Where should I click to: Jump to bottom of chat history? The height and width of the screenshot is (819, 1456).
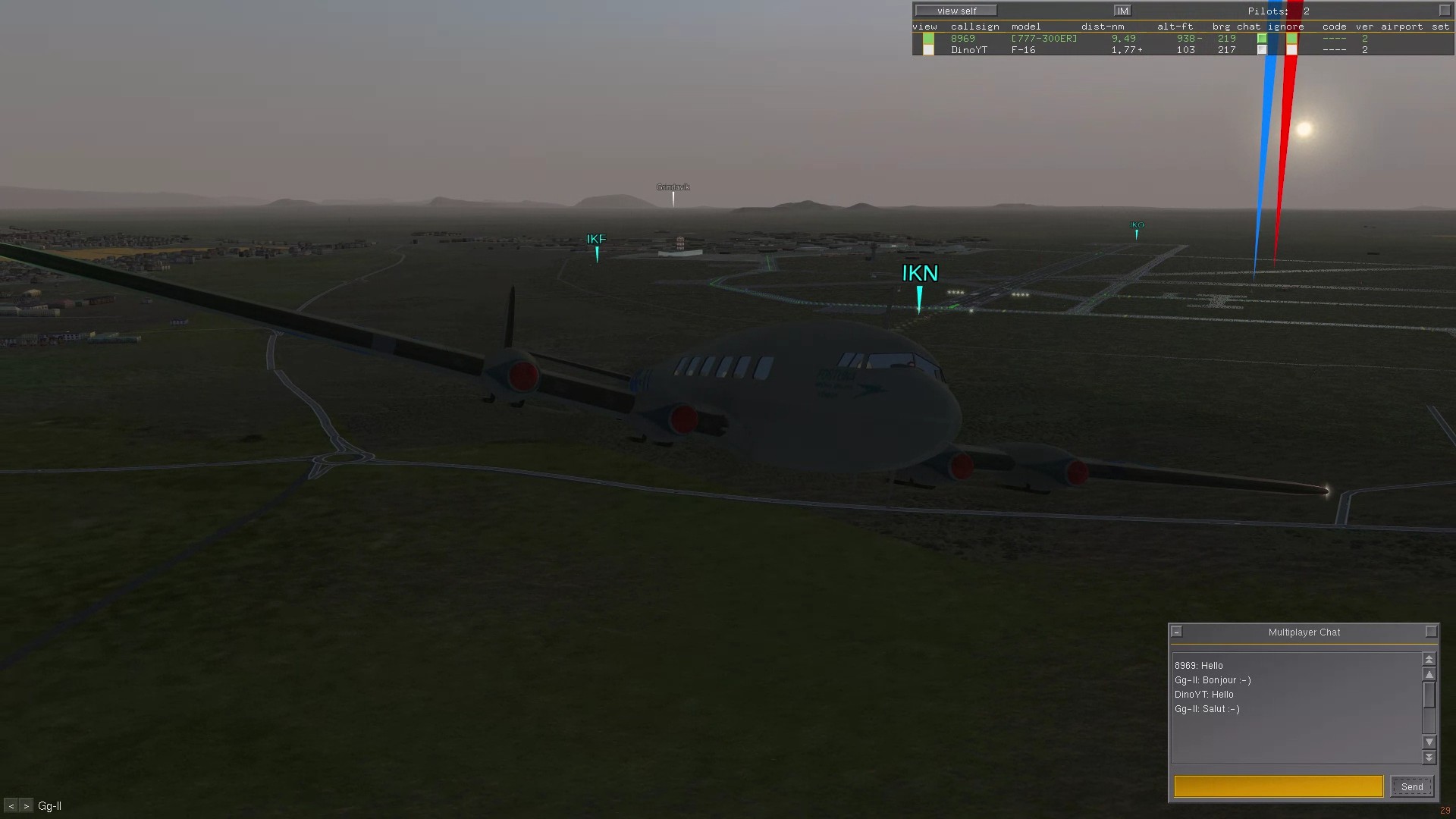point(1429,757)
